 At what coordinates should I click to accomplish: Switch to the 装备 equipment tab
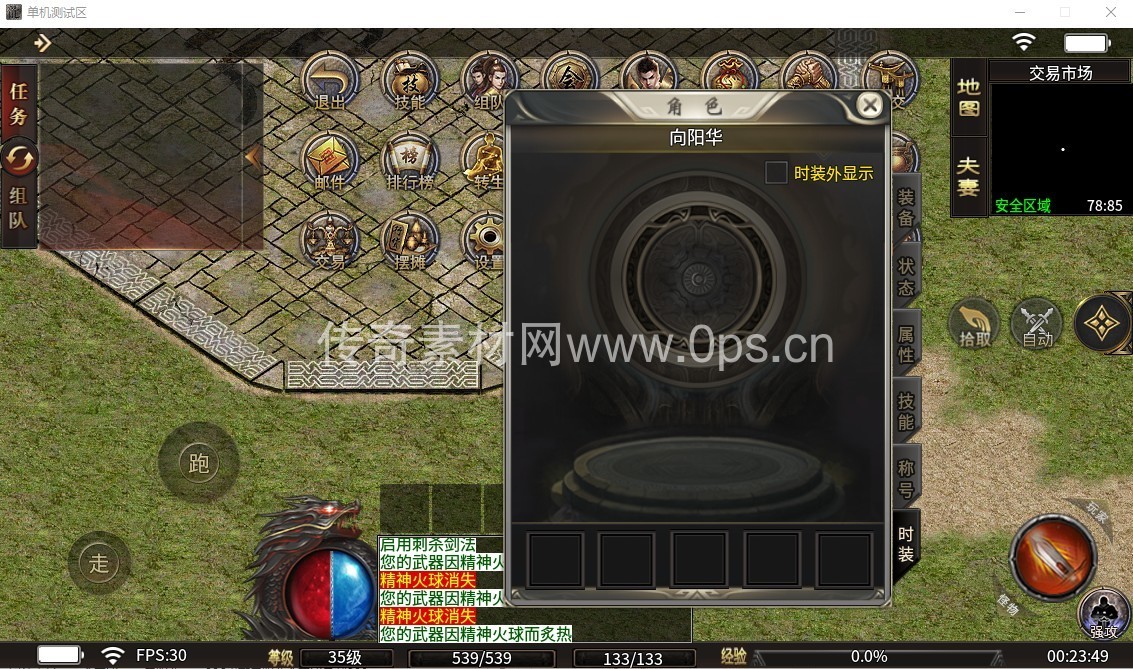[905, 209]
